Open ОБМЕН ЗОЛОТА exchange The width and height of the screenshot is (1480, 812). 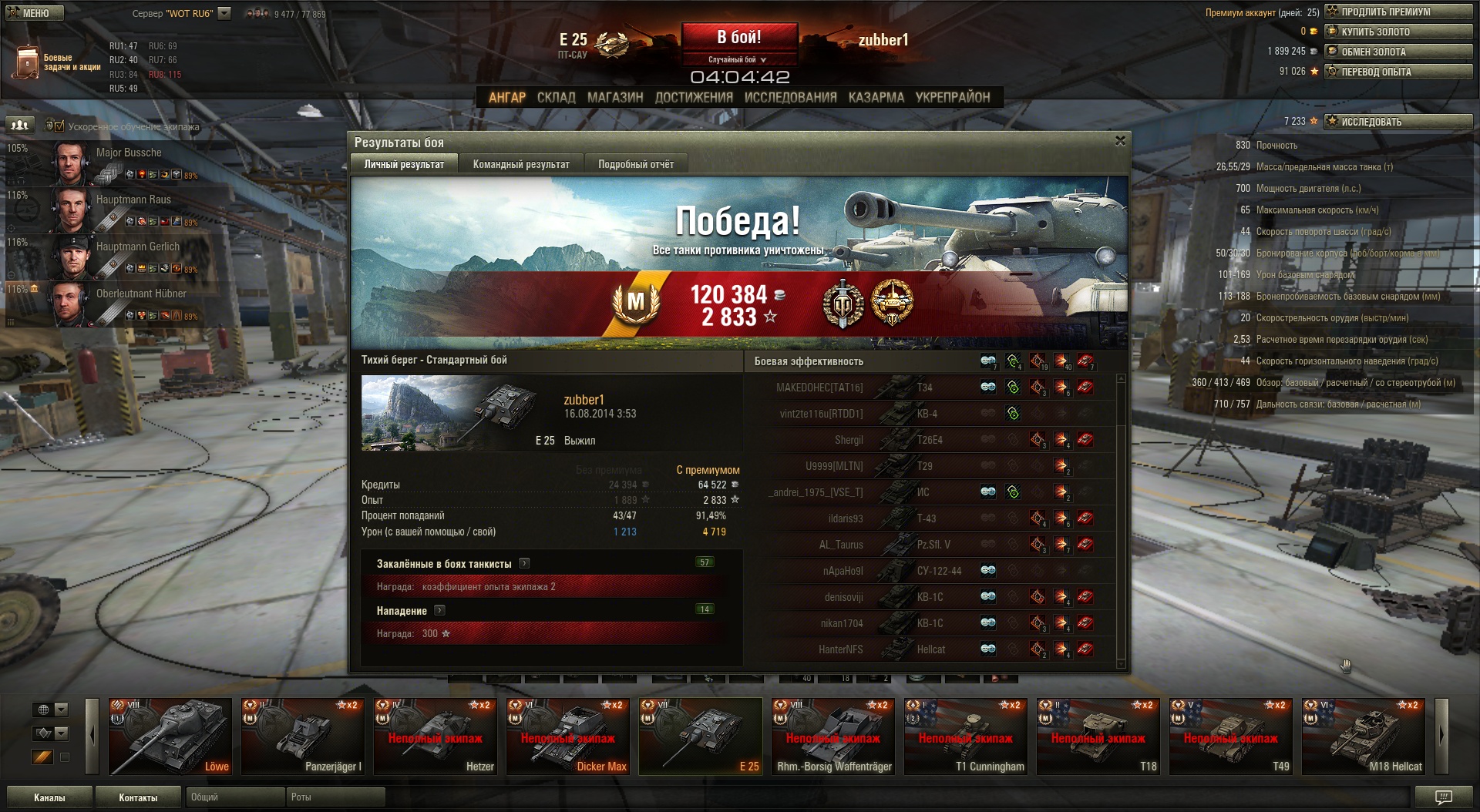[1398, 52]
